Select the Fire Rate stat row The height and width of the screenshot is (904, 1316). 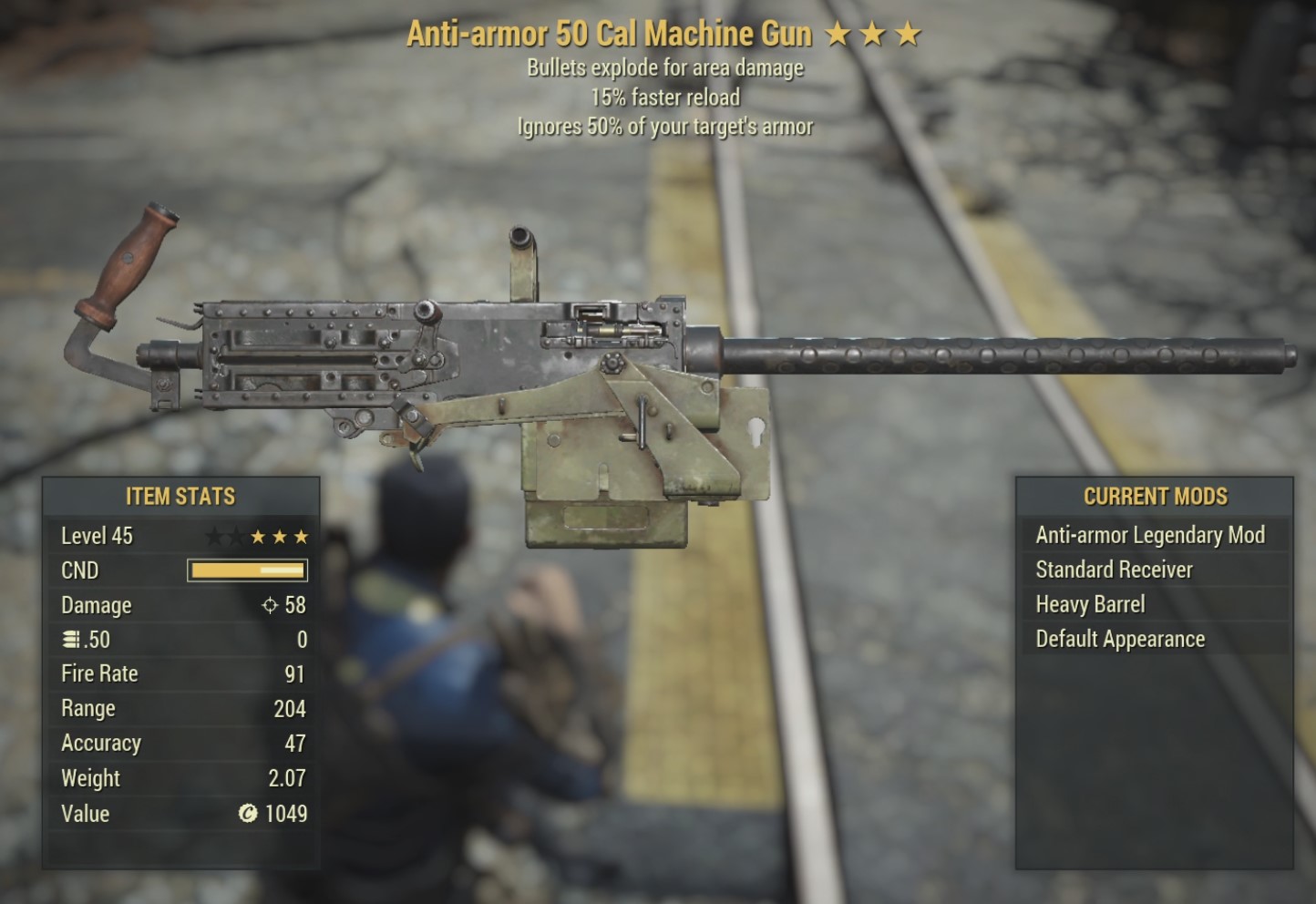(x=182, y=673)
